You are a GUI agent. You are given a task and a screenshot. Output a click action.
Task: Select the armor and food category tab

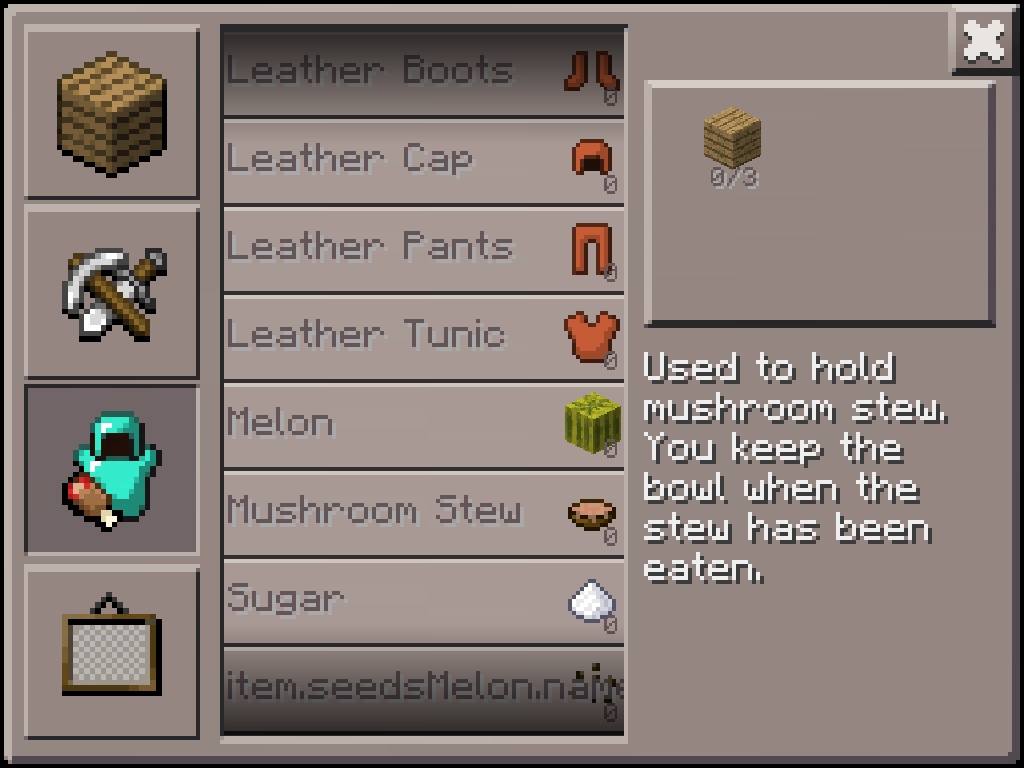(111, 469)
